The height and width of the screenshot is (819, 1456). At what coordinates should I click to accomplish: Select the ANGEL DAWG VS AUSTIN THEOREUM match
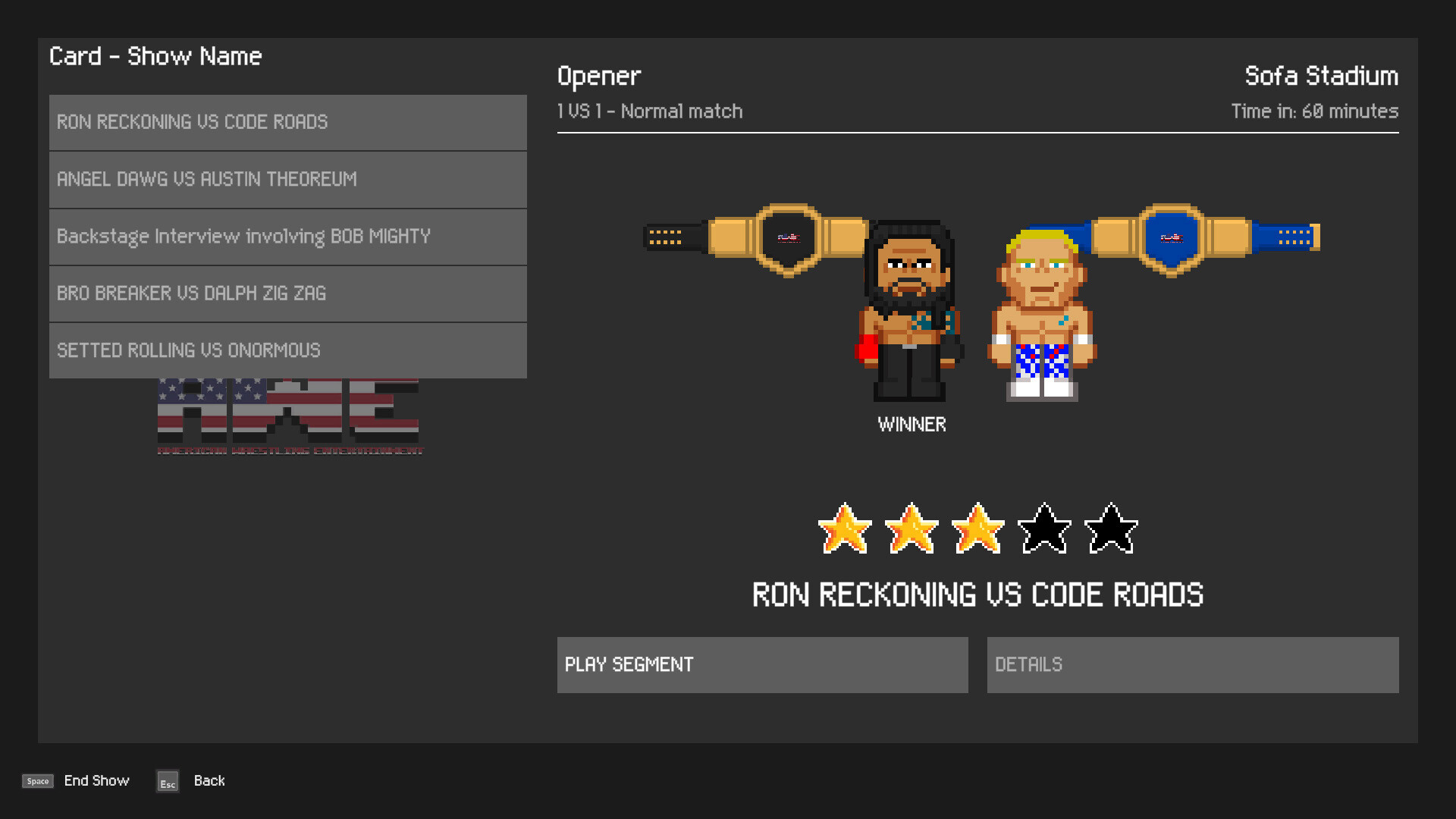[287, 180]
